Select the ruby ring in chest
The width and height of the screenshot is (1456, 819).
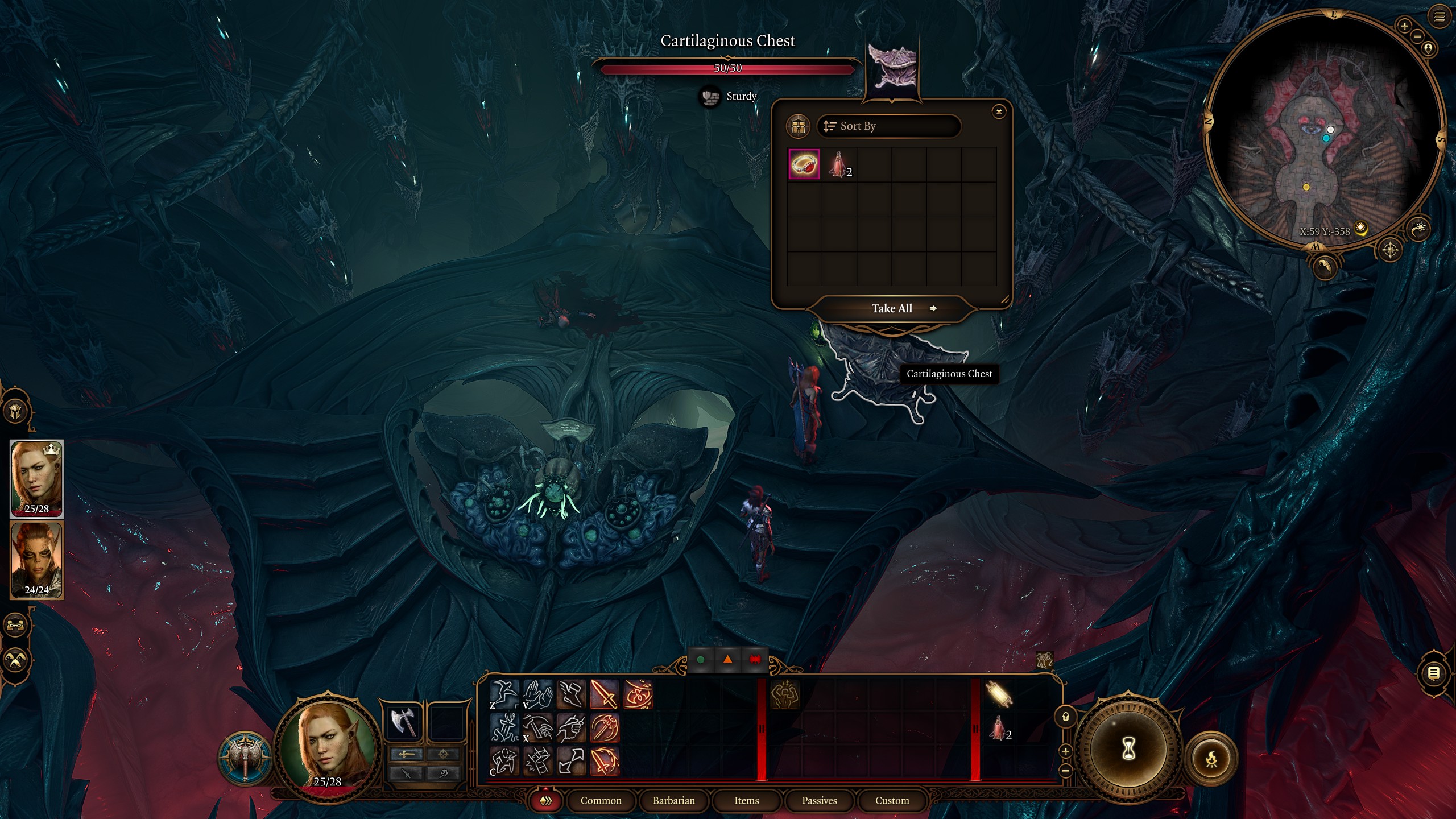coord(804,164)
